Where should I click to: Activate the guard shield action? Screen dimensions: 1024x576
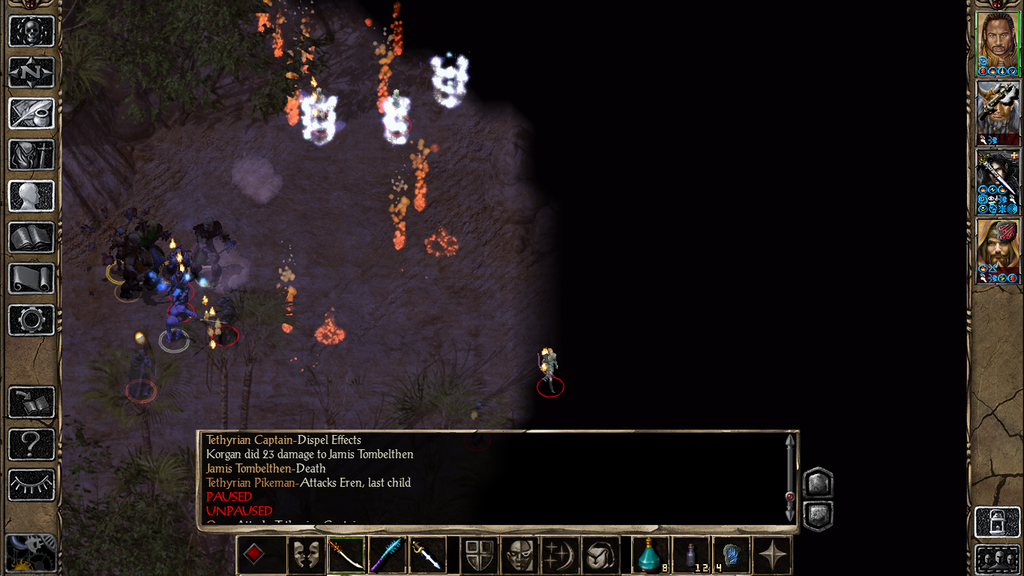coord(480,555)
